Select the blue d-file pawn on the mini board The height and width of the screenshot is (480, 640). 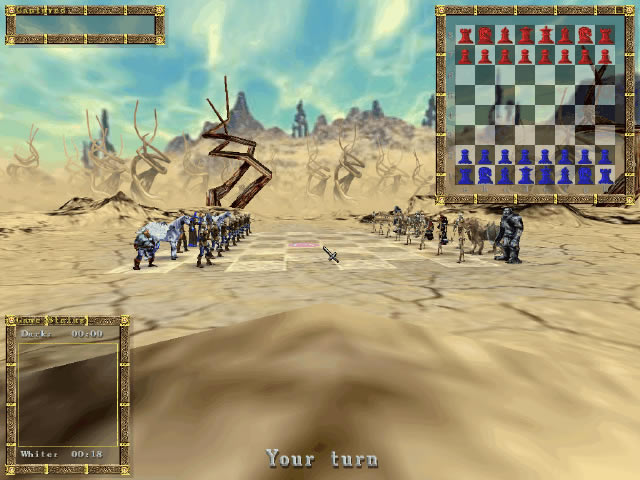525,156
